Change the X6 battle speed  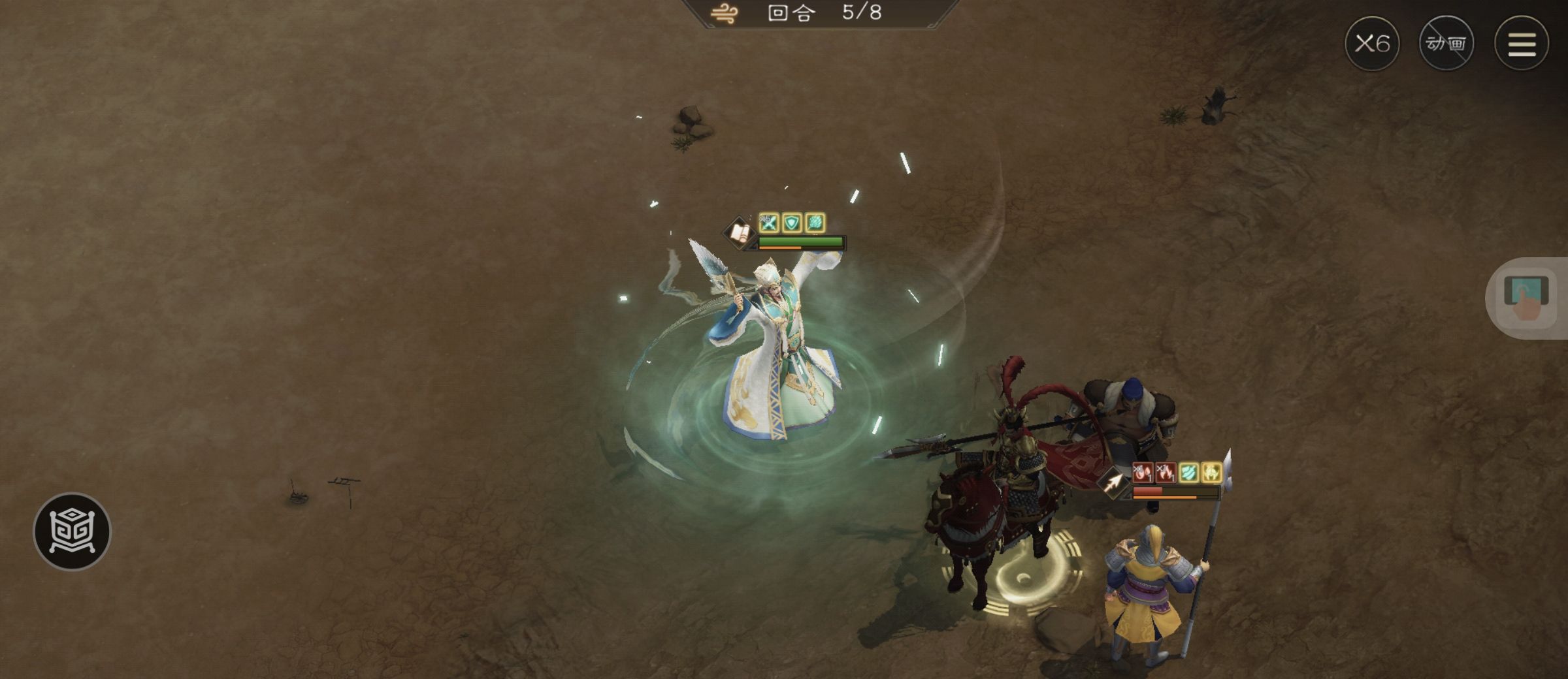click(1371, 44)
